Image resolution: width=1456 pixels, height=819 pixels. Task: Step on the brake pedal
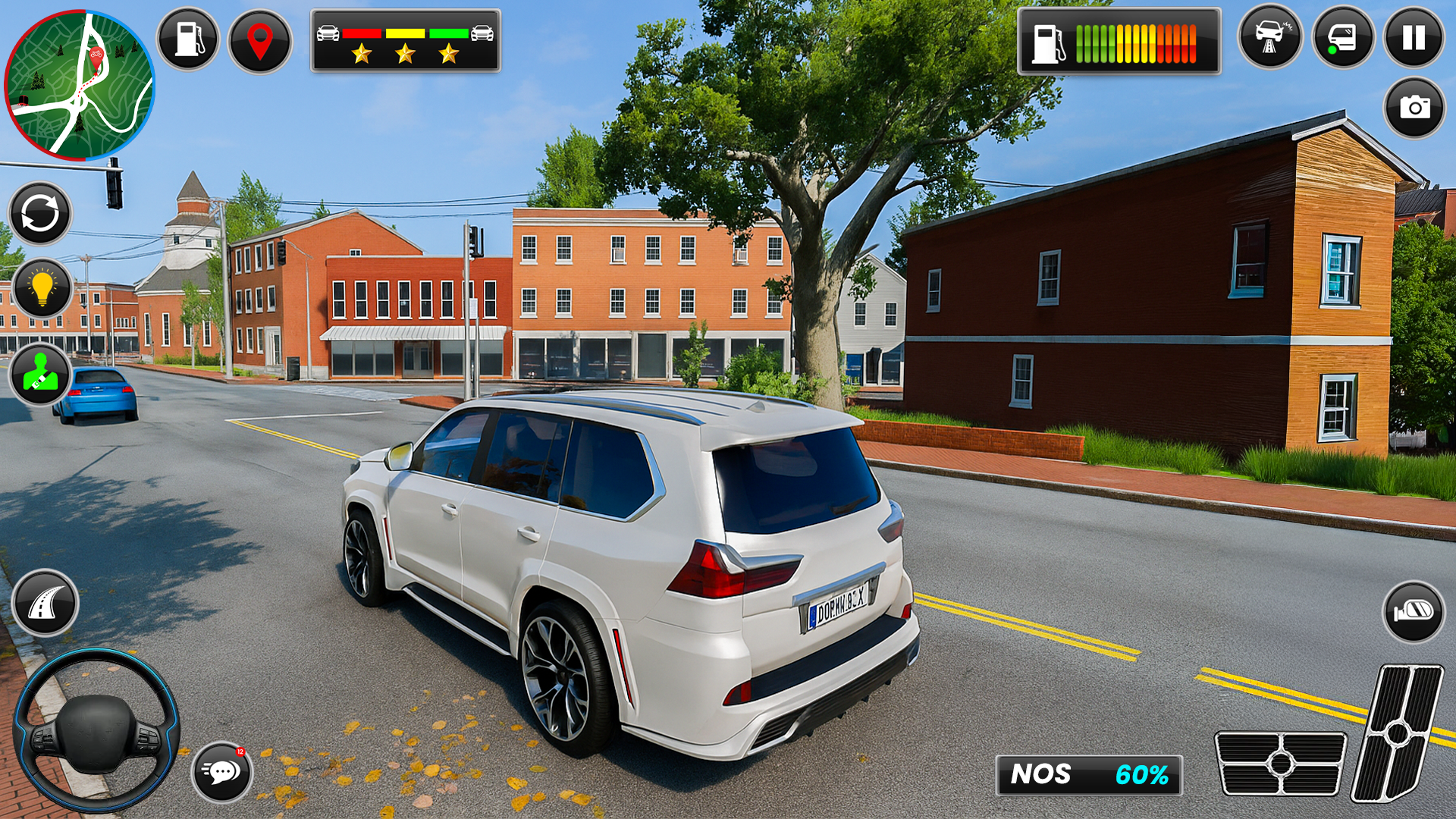(1280, 763)
